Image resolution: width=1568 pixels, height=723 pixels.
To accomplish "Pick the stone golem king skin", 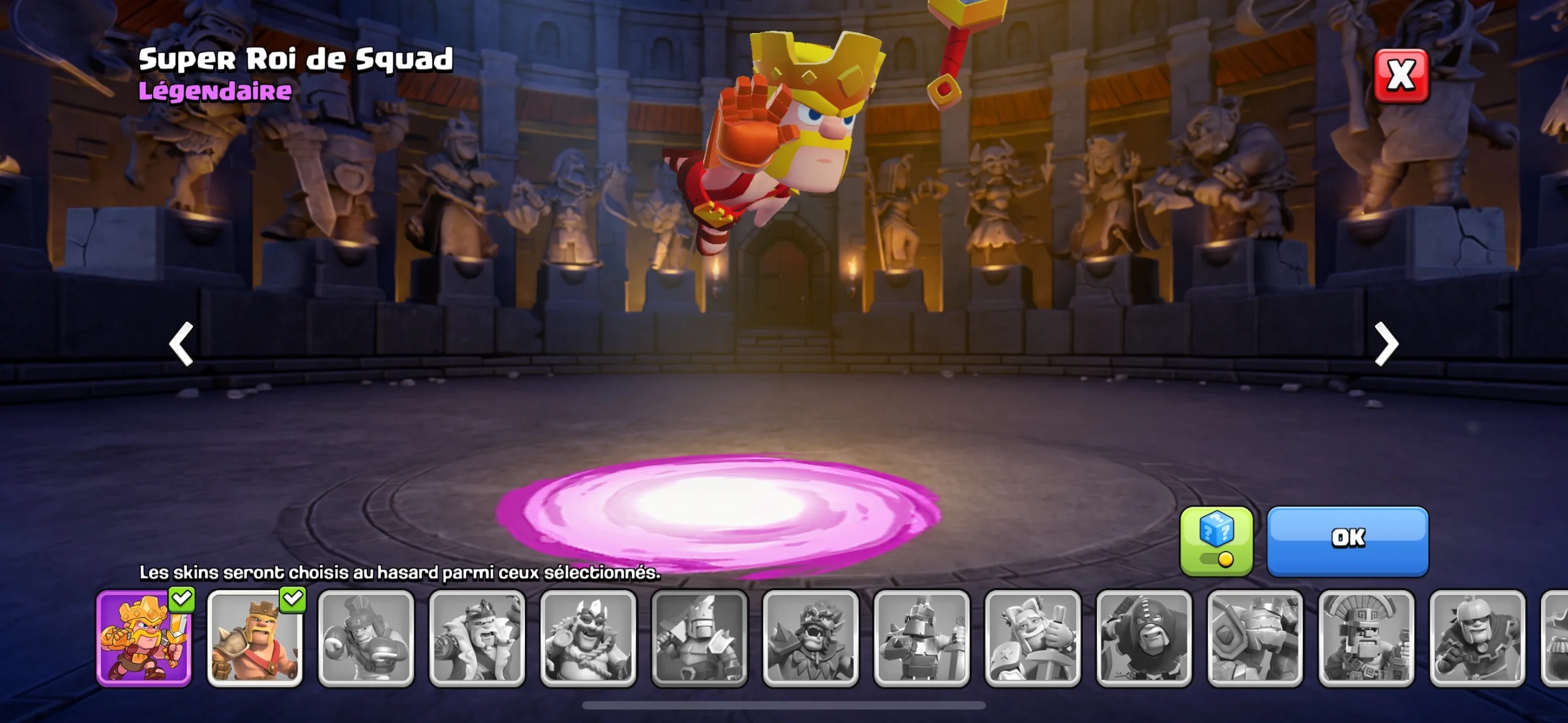I will pyautogui.click(x=1255, y=638).
